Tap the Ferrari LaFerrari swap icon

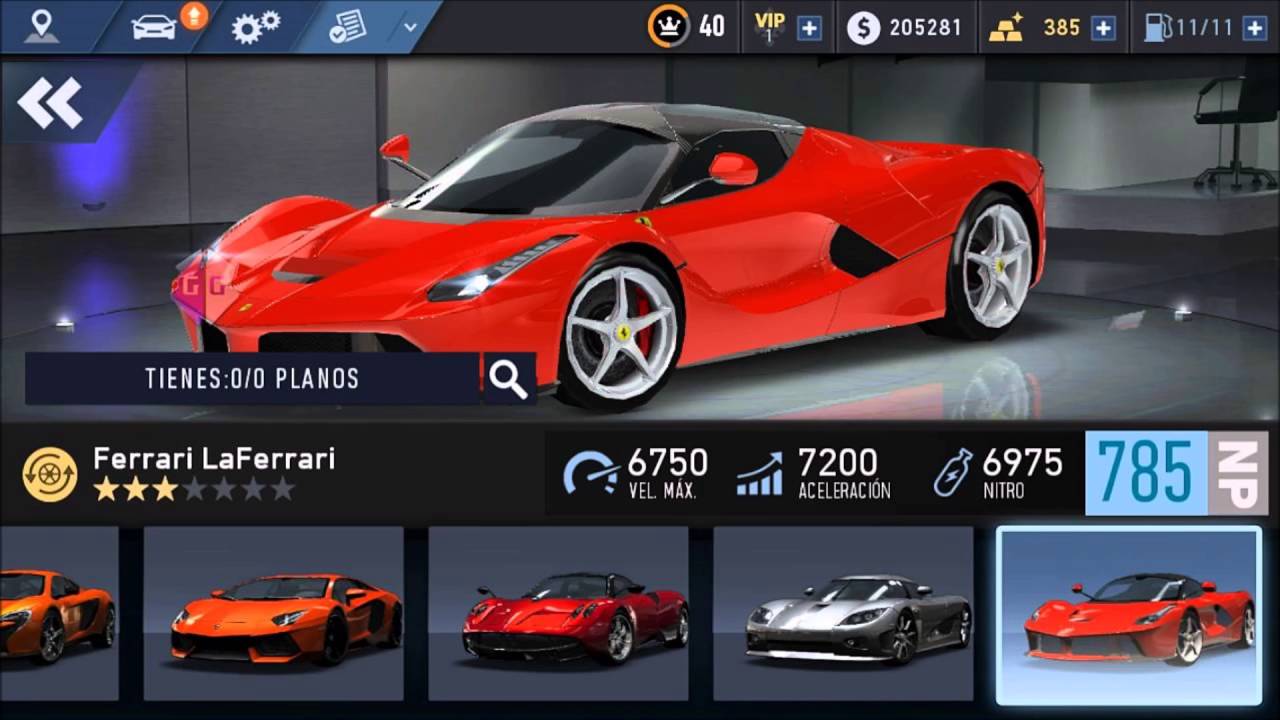point(50,474)
